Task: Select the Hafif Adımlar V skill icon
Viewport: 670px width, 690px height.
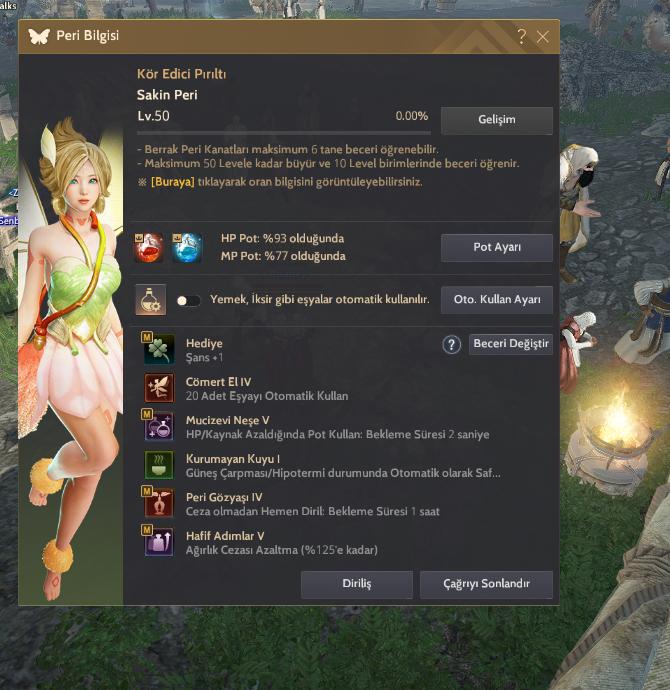Action: (160, 543)
